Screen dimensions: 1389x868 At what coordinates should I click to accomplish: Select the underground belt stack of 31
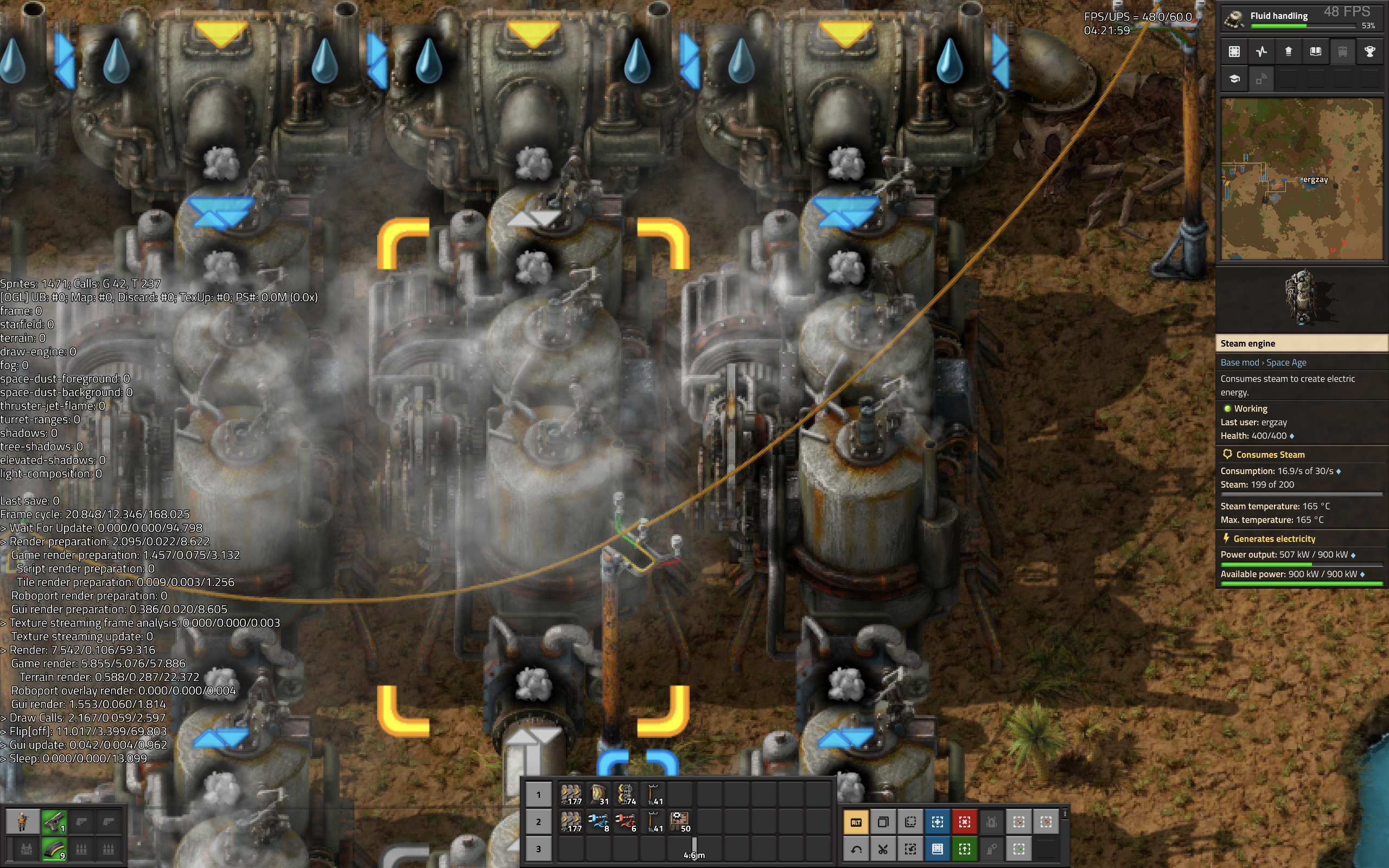598,795
